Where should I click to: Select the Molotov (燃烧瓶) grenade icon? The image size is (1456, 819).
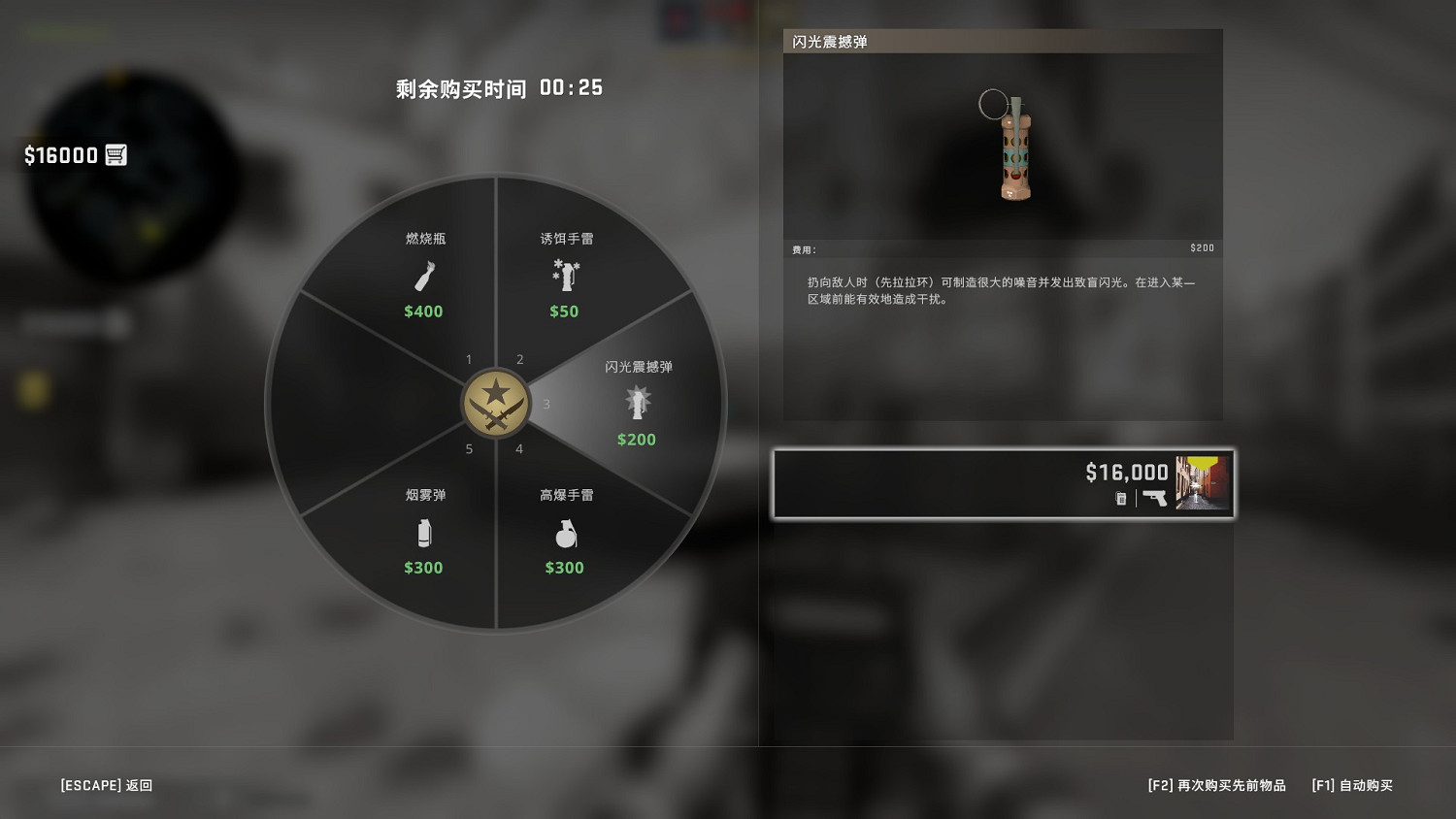coord(423,277)
